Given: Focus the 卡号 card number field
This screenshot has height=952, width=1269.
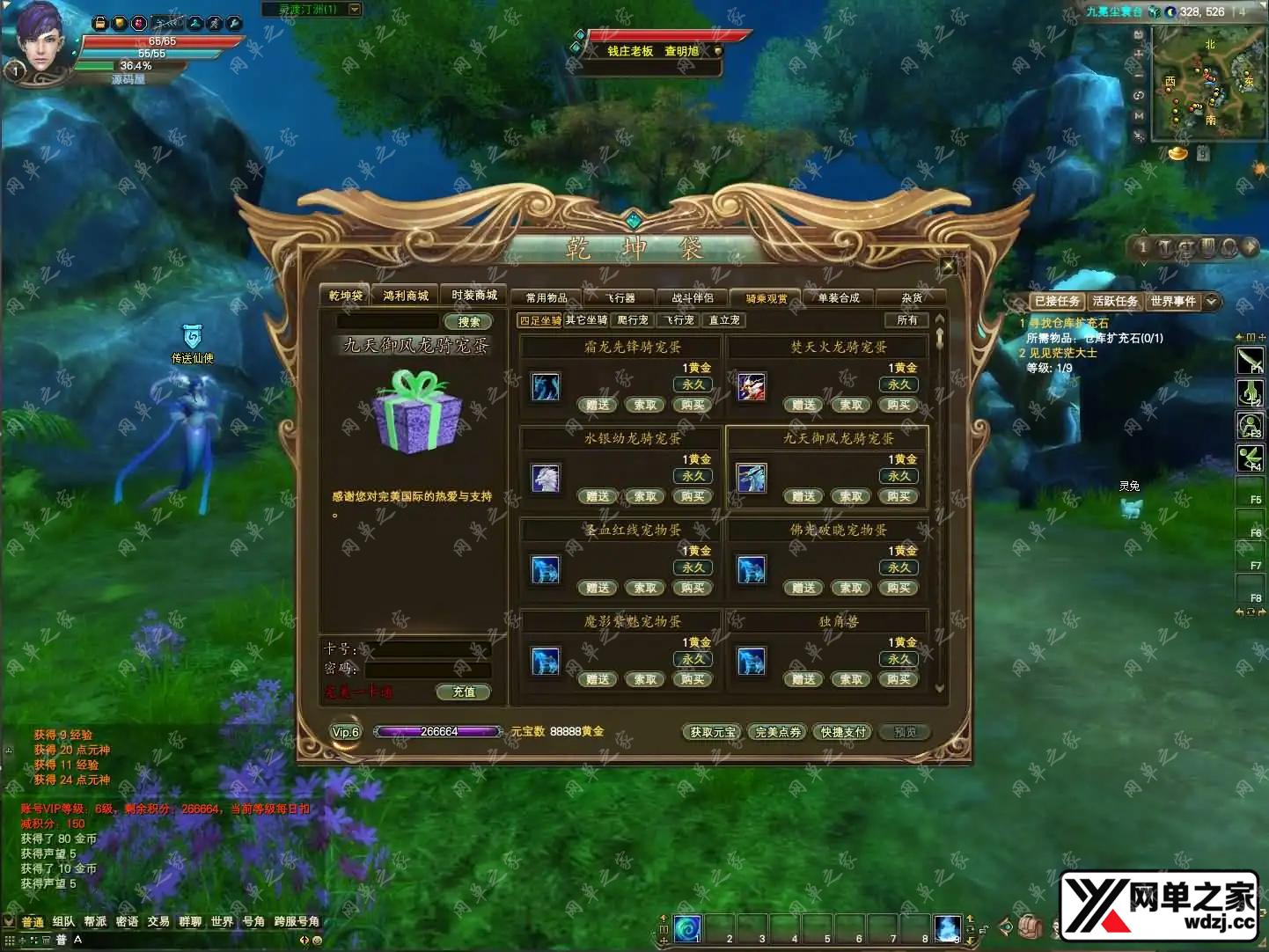Looking at the screenshot, I should 427,650.
